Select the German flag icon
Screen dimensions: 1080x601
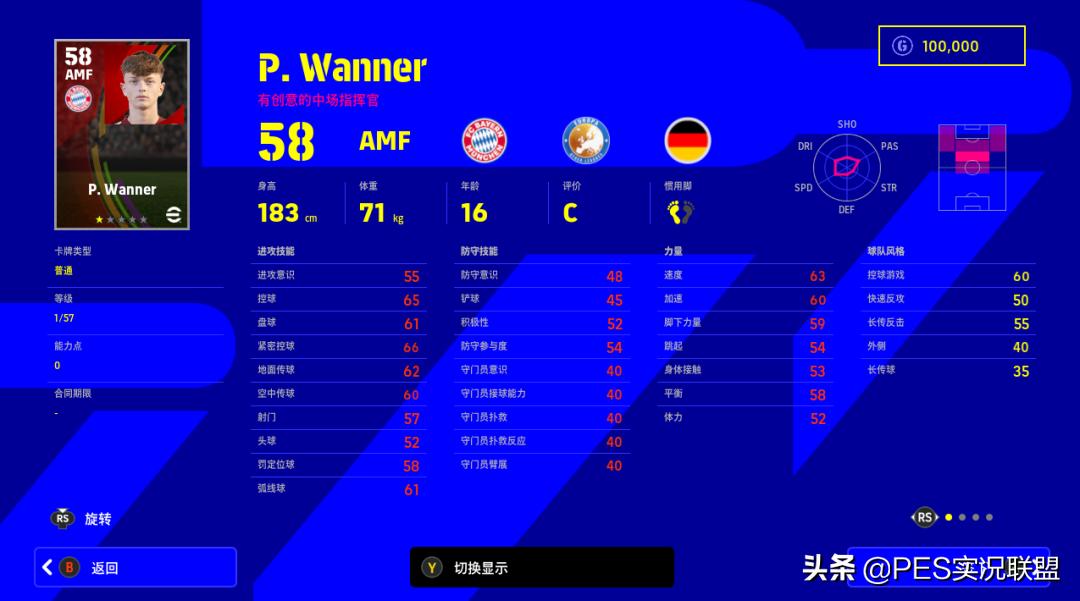(x=688, y=140)
